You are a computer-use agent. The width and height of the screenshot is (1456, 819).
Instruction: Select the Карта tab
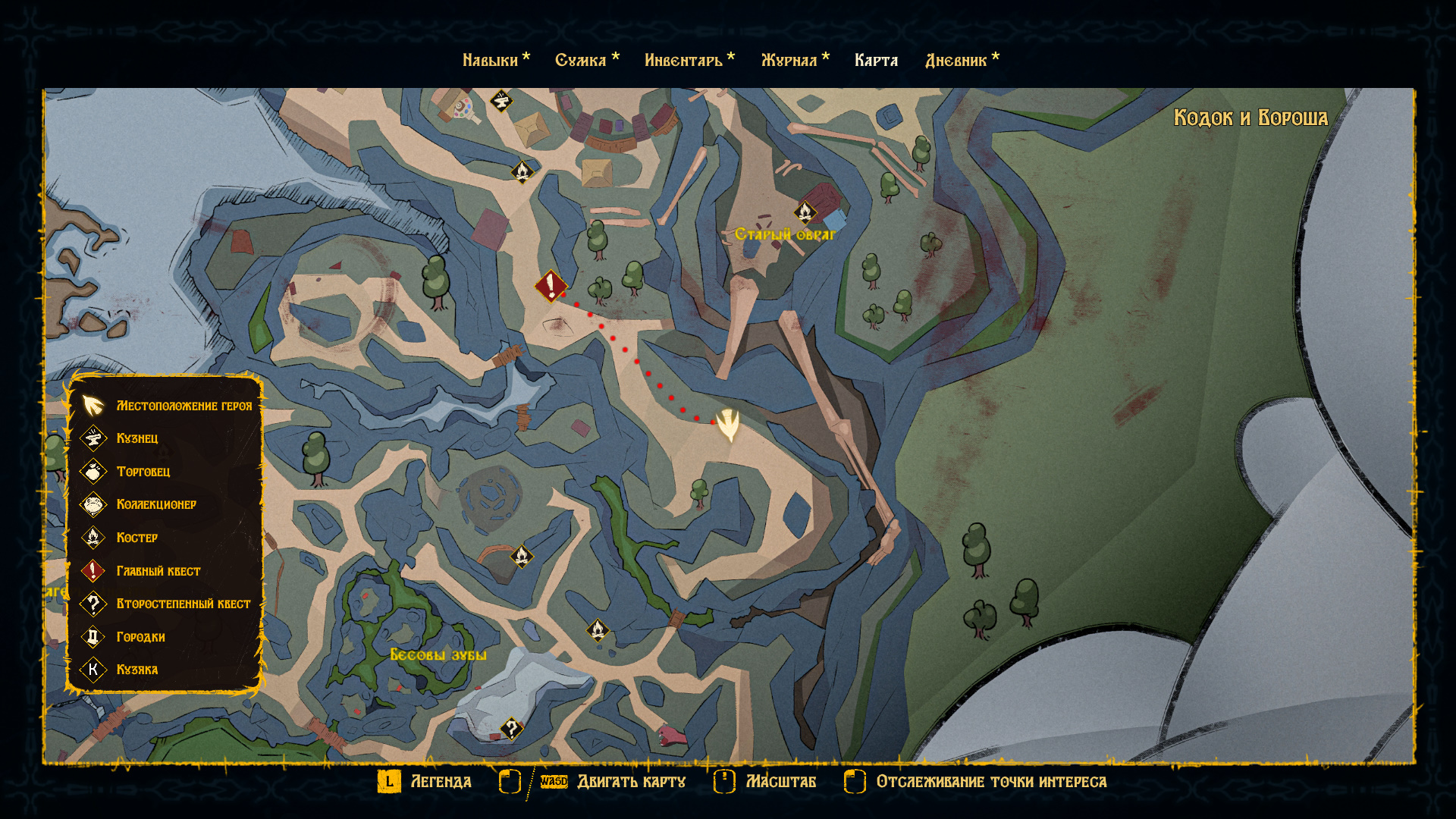click(876, 61)
